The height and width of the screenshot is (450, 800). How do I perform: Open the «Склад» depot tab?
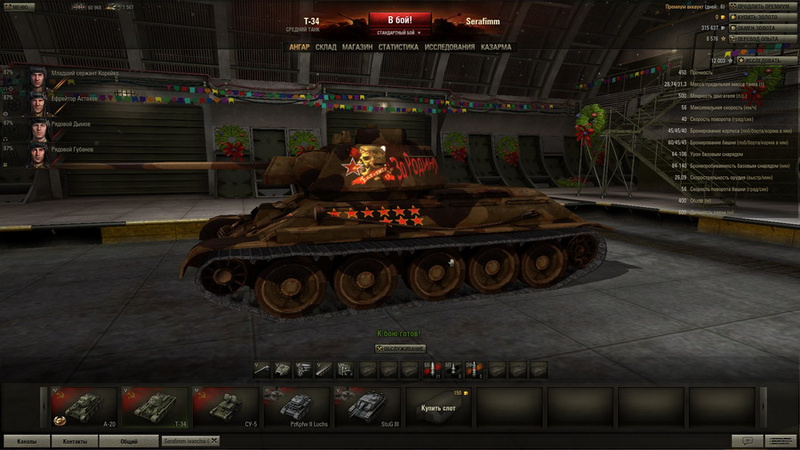pyautogui.click(x=326, y=47)
